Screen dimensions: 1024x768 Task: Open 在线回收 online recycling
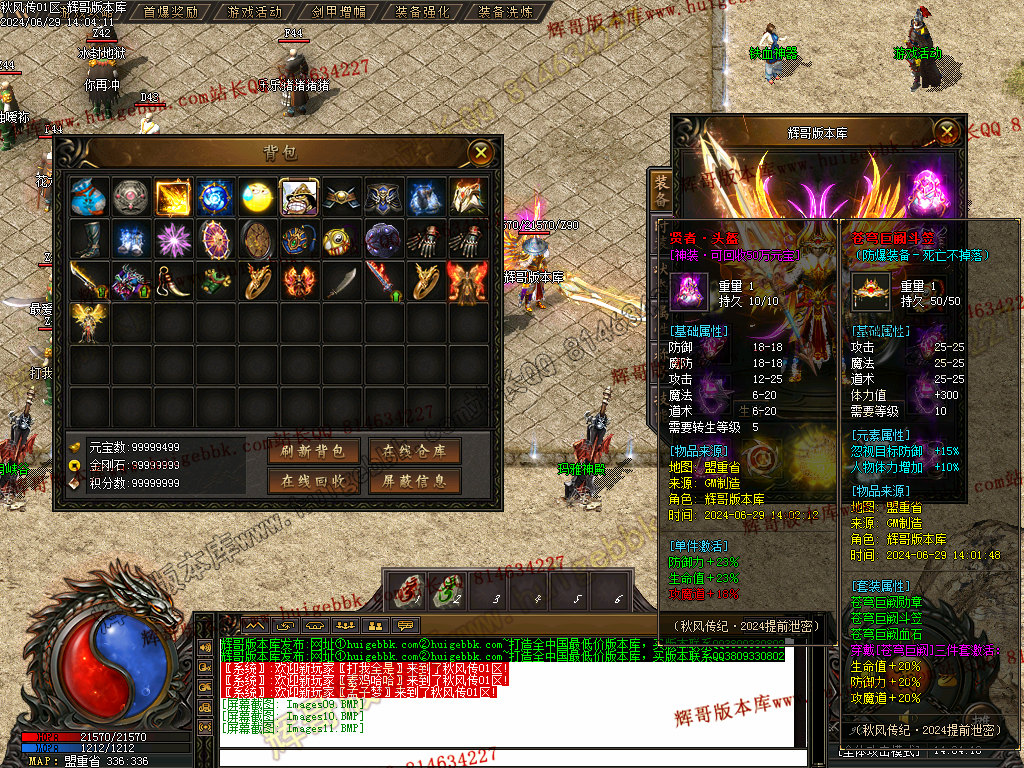(314, 481)
